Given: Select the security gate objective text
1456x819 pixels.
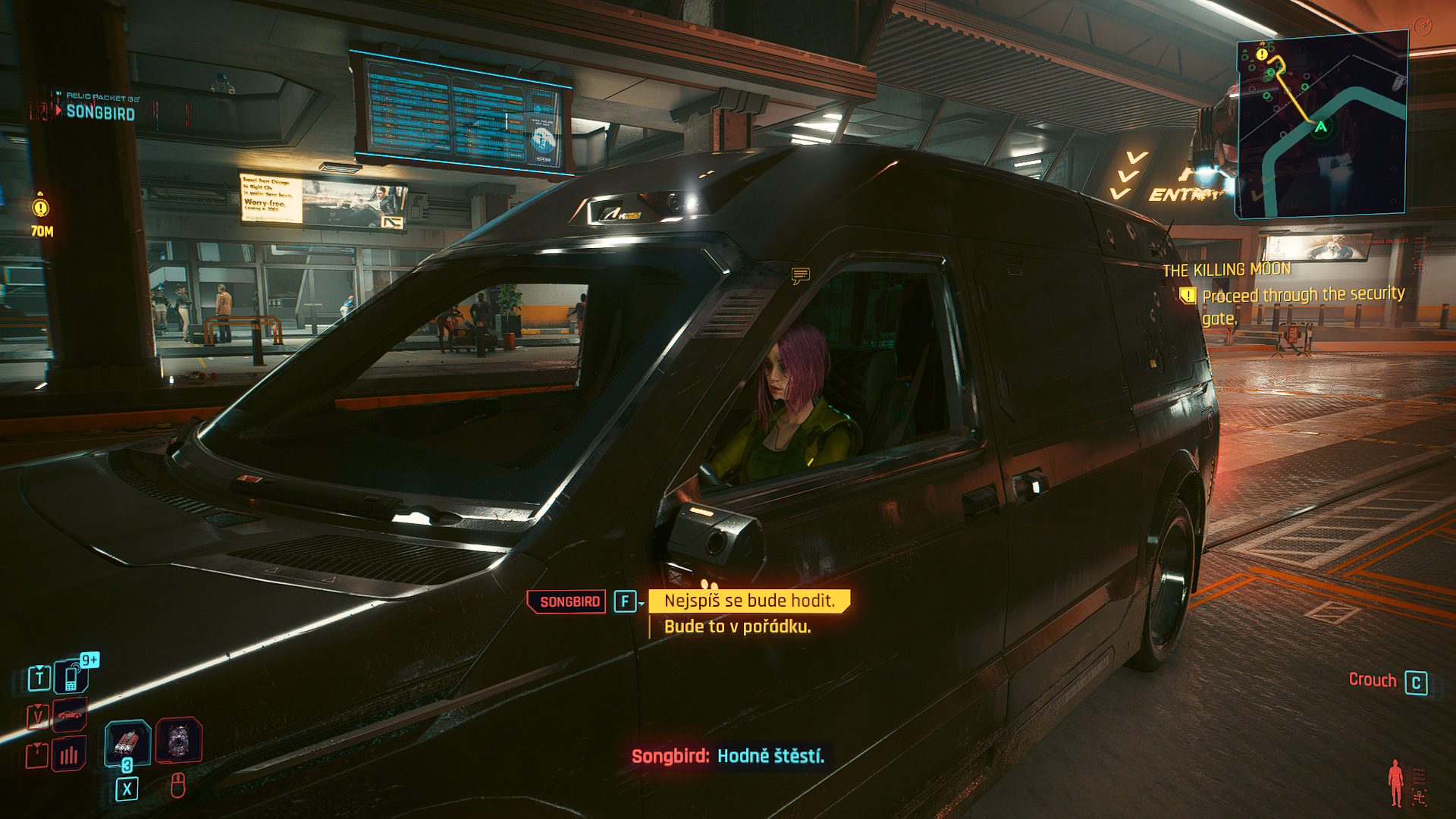Looking at the screenshot, I should 1302,305.
